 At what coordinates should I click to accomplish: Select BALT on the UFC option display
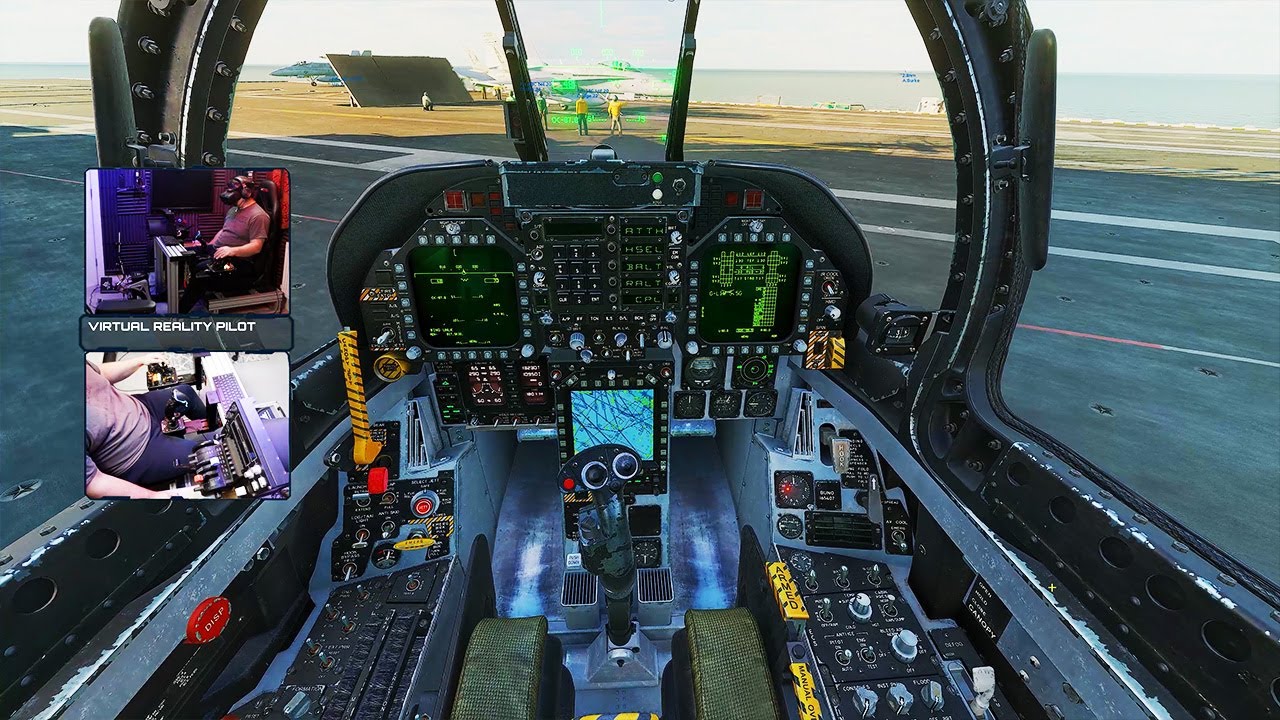pos(611,265)
